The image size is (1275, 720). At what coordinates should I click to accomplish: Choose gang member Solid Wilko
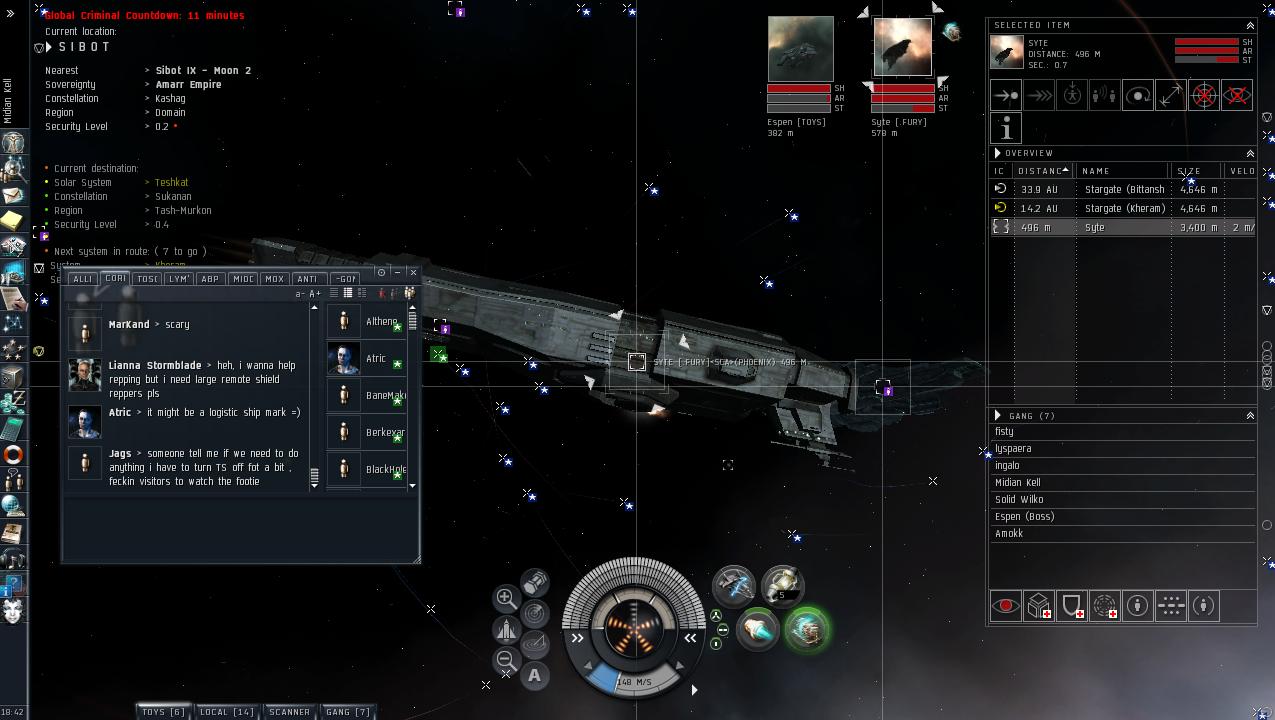click(1019, 500)
